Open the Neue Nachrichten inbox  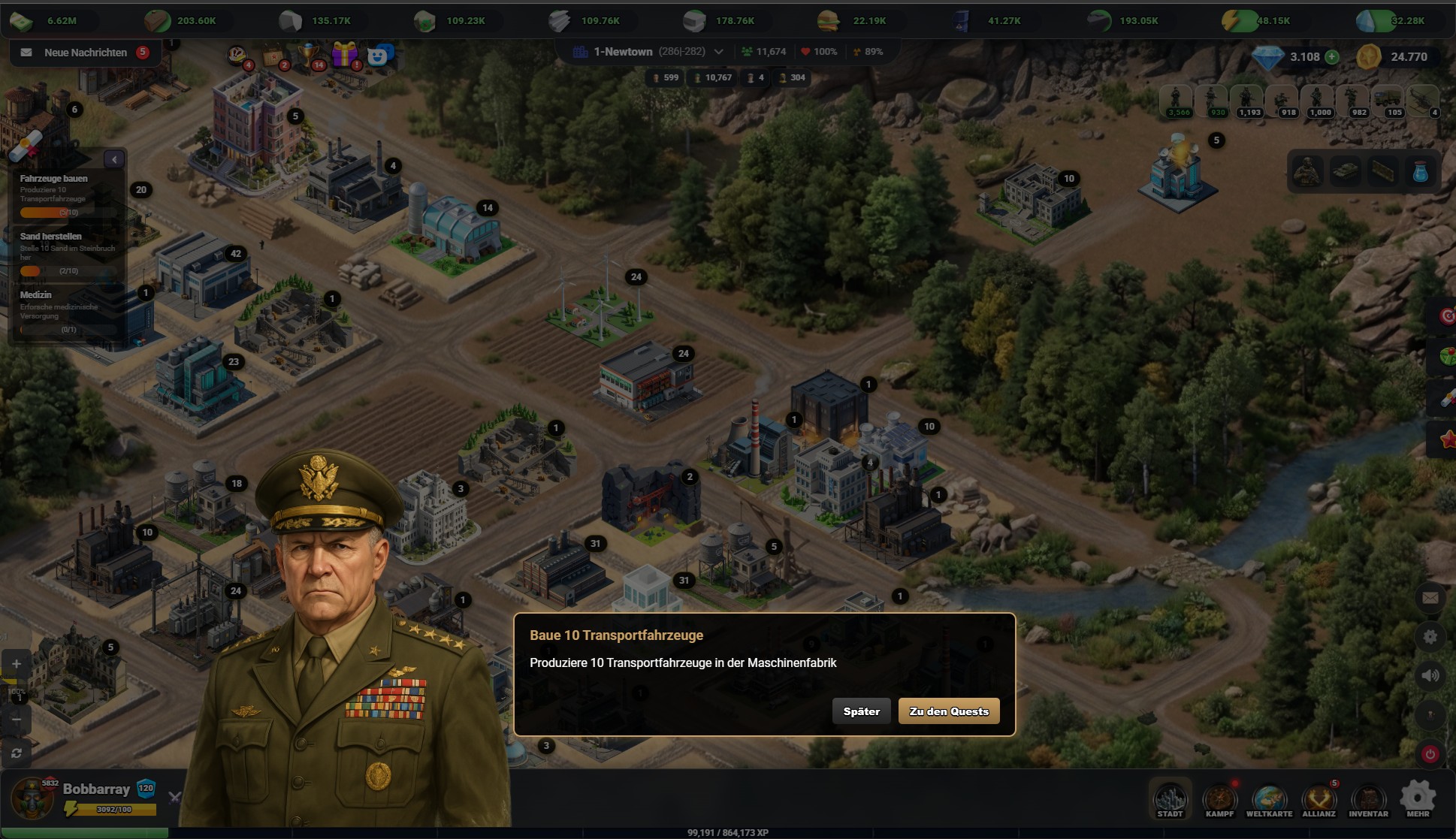pyautogui.click(x=85, y=53)
